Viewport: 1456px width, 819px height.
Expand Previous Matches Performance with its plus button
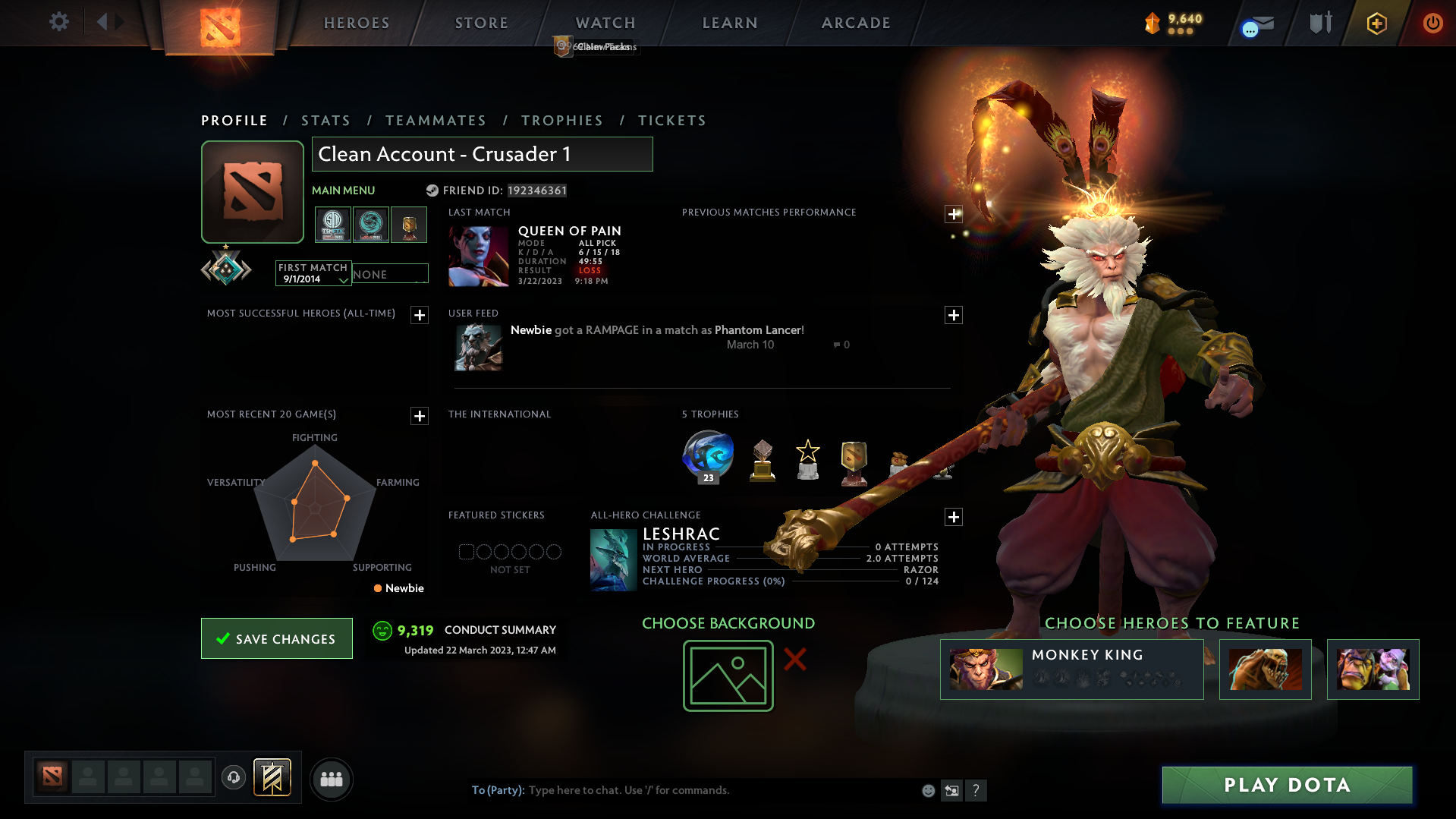pos(954,213)
